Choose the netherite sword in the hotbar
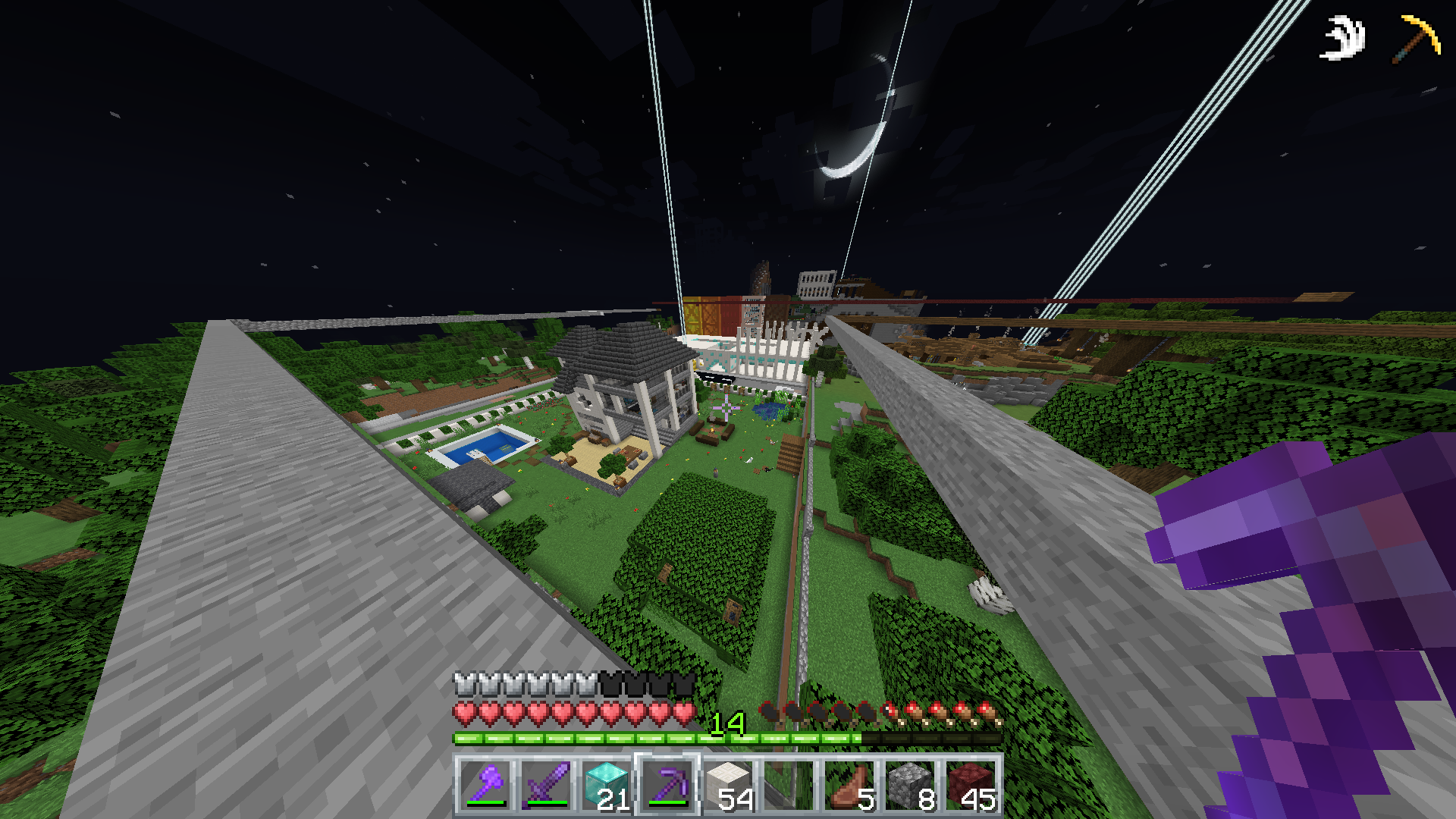The width and height of the screenshot is (1456, 819). tap(546, 785)
